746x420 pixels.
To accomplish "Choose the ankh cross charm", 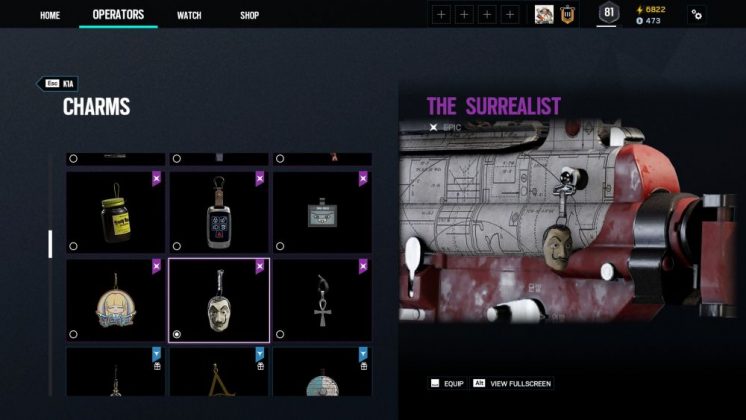I will [x=322, y=300].
